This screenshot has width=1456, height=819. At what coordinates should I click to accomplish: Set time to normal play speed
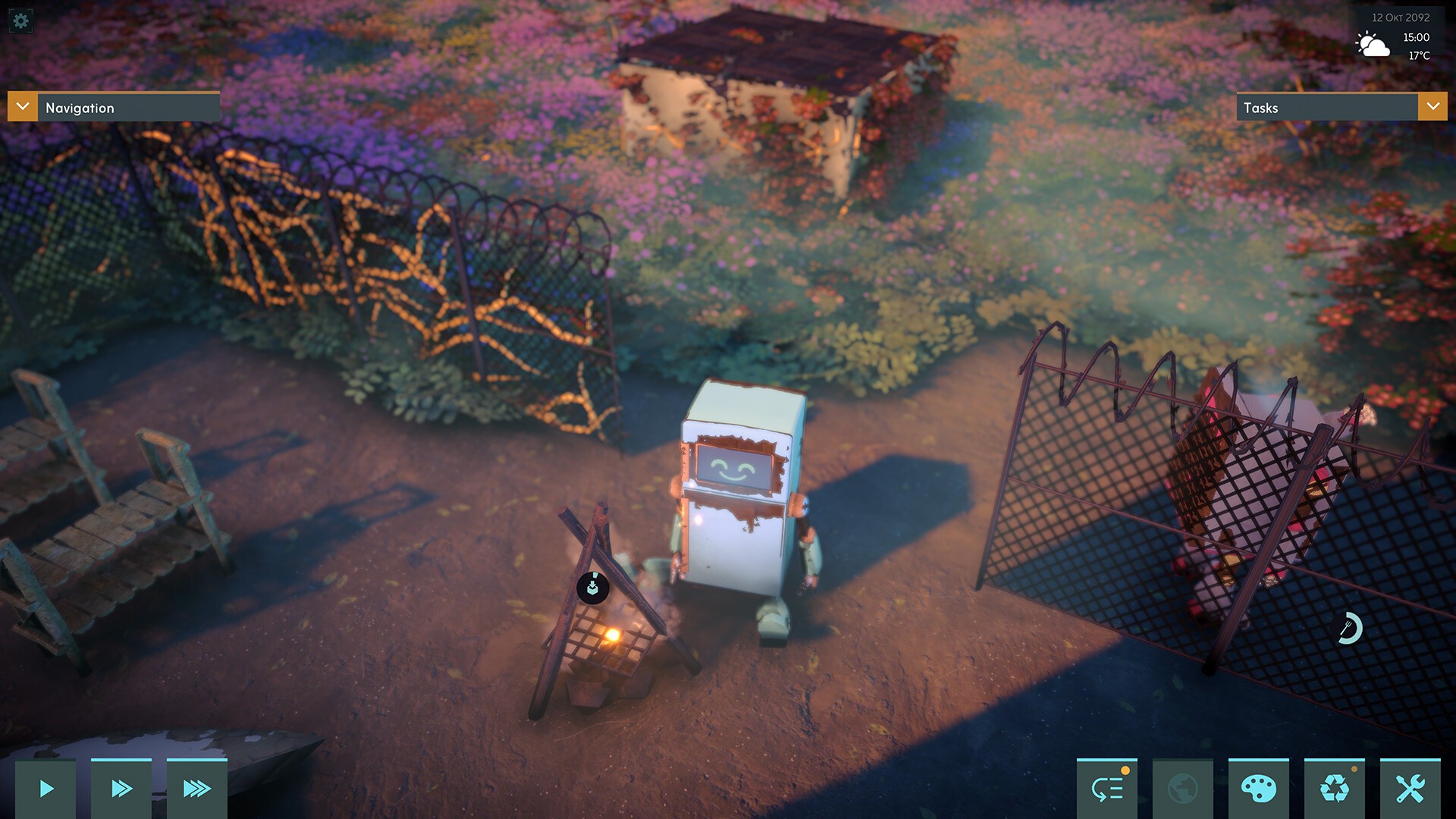pos(45,789)
